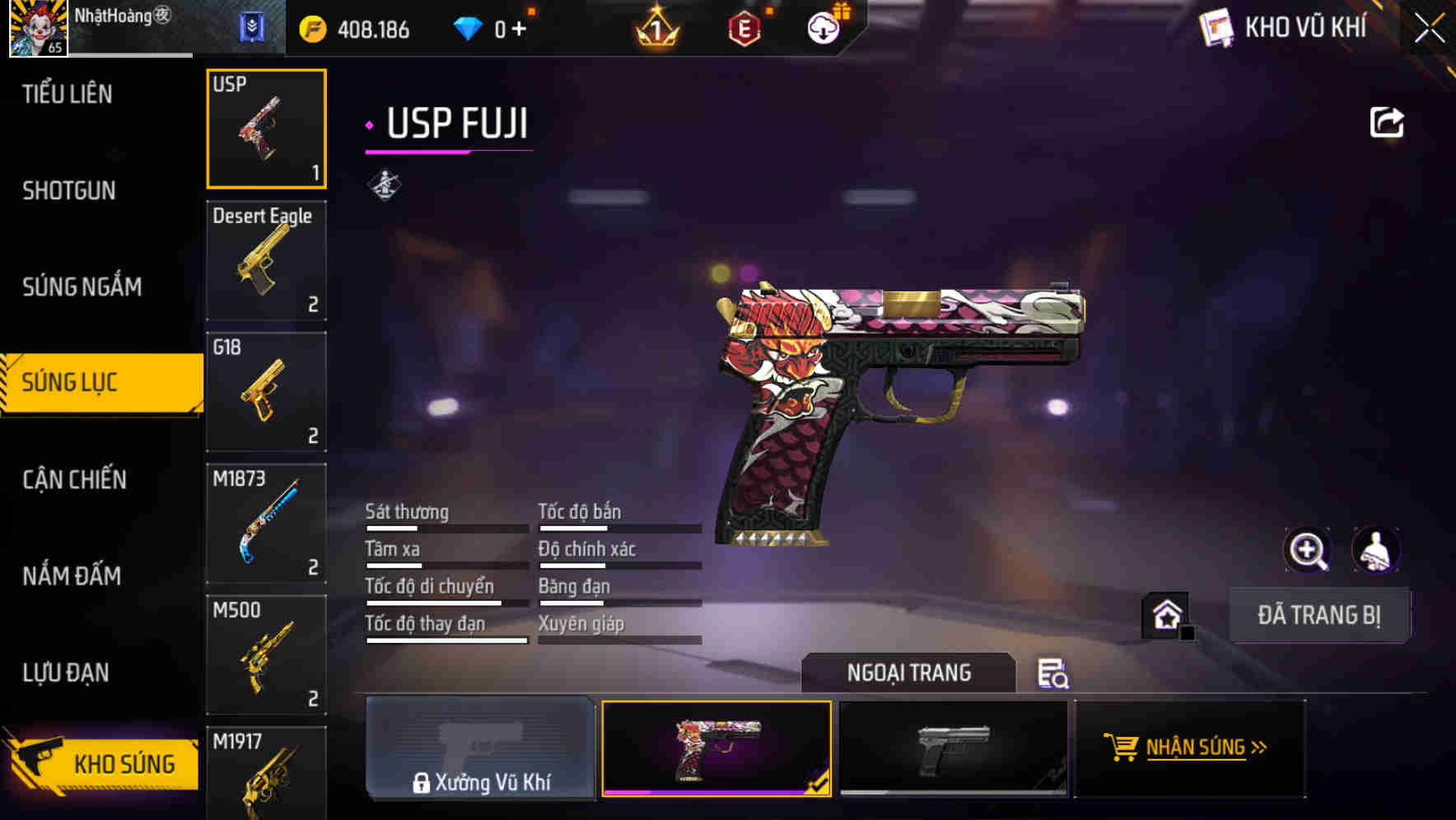
Task: Click the share icon beside USP FUJI
Action: click(x=1388, y=121)
